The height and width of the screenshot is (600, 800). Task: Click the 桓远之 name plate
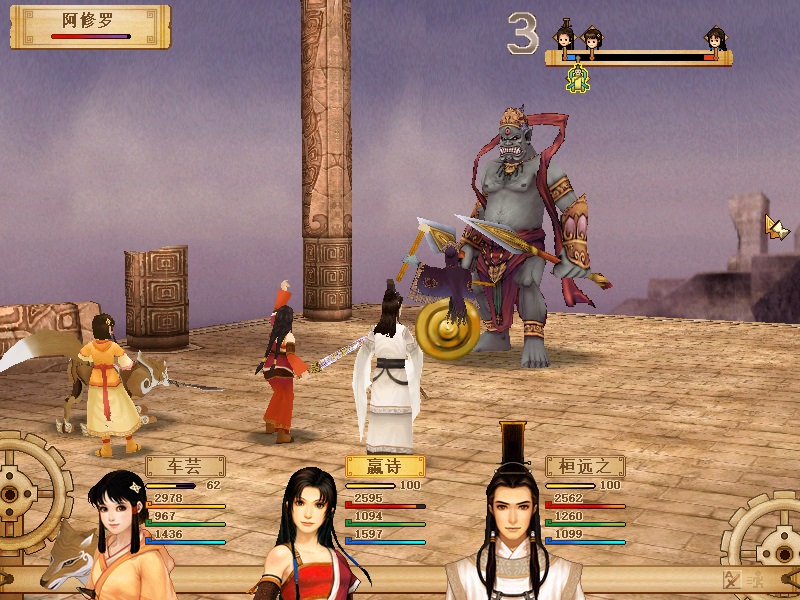[585, 466]
